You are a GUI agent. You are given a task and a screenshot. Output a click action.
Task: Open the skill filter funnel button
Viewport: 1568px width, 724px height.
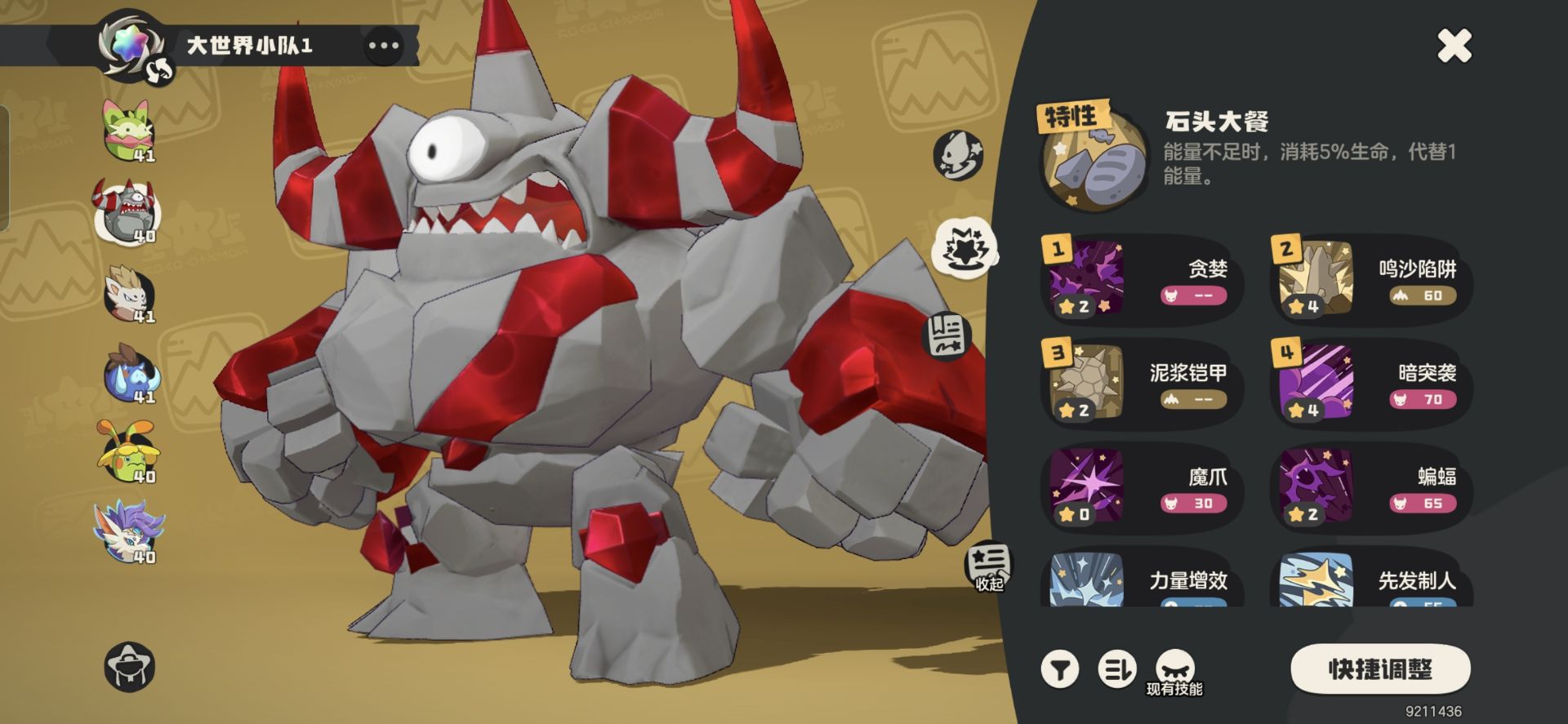[1060, 669]
